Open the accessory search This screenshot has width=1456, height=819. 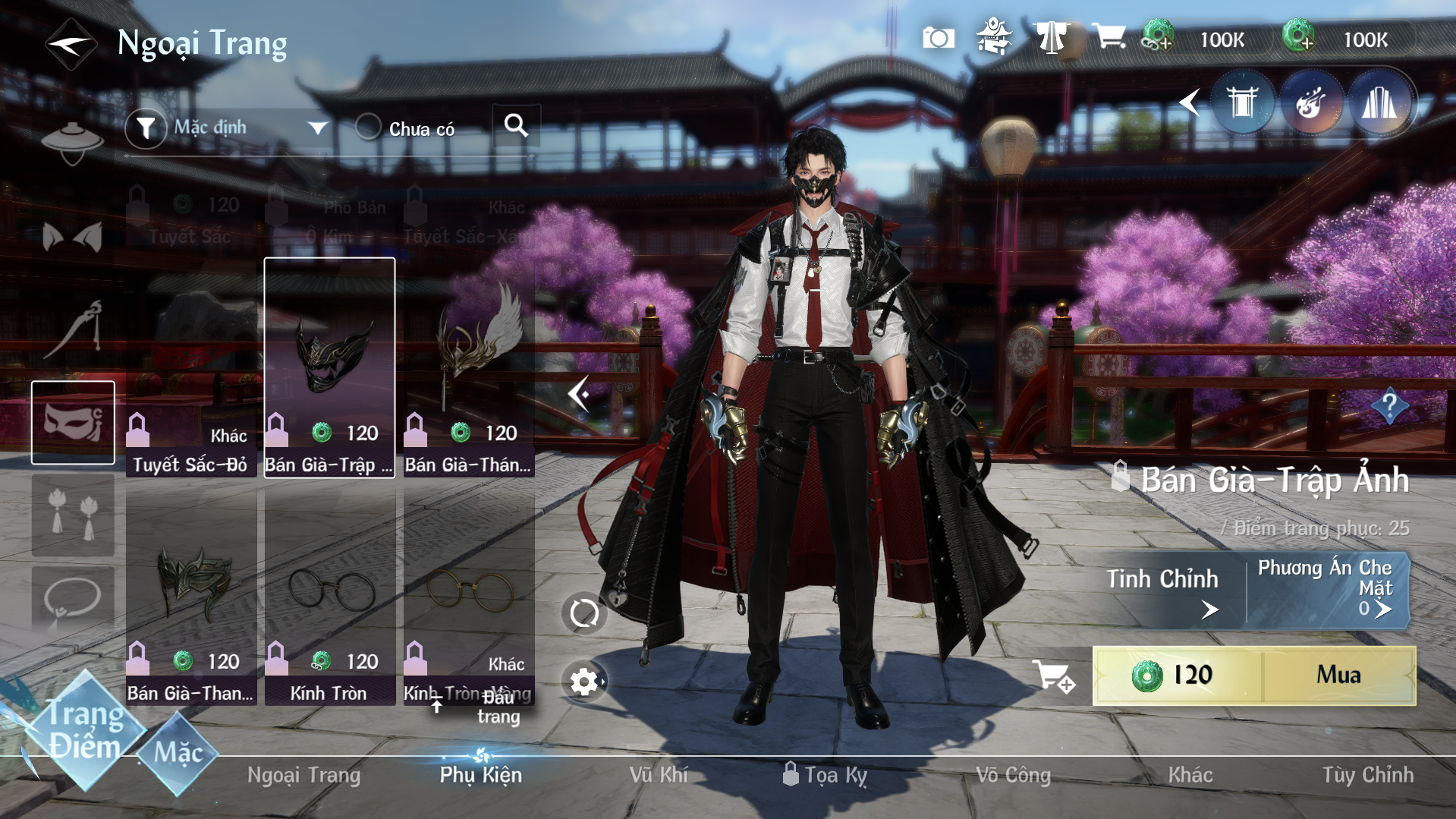[x=516, y=125]
